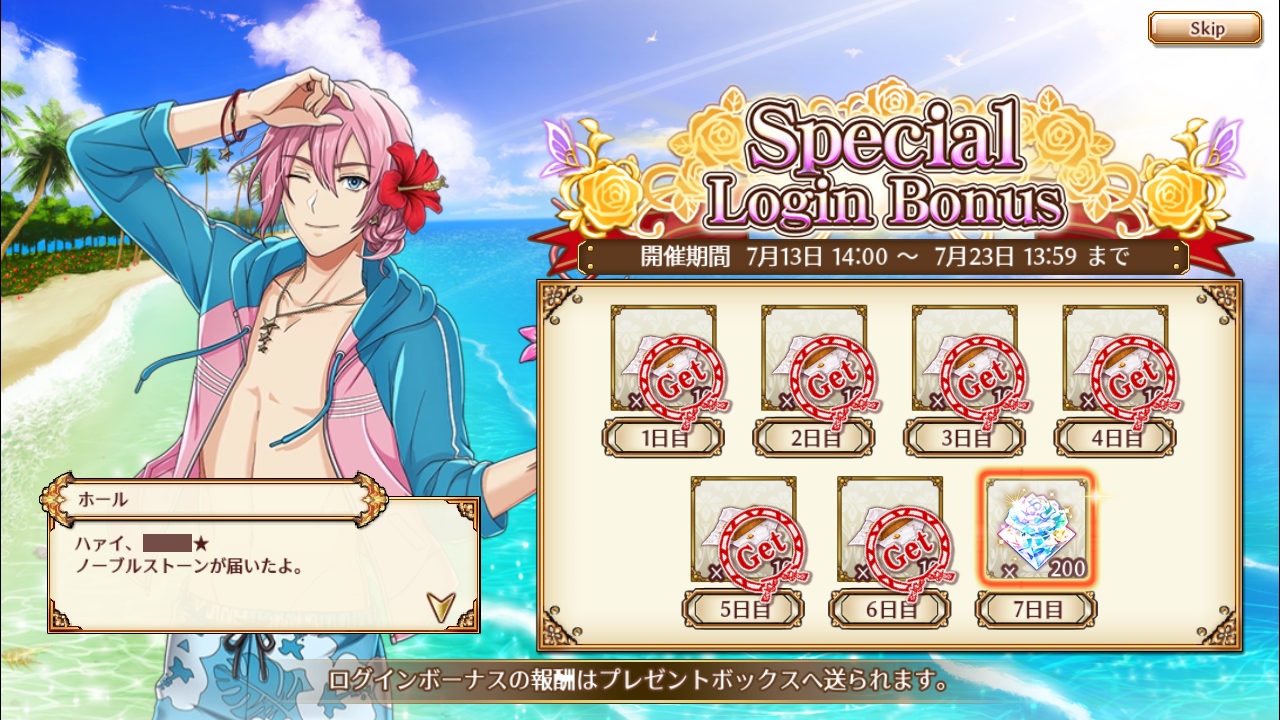Advance dialogue with the gold arrow
Screen dimensions: 1280x720
pyautogui.click(x=438, y=603)
